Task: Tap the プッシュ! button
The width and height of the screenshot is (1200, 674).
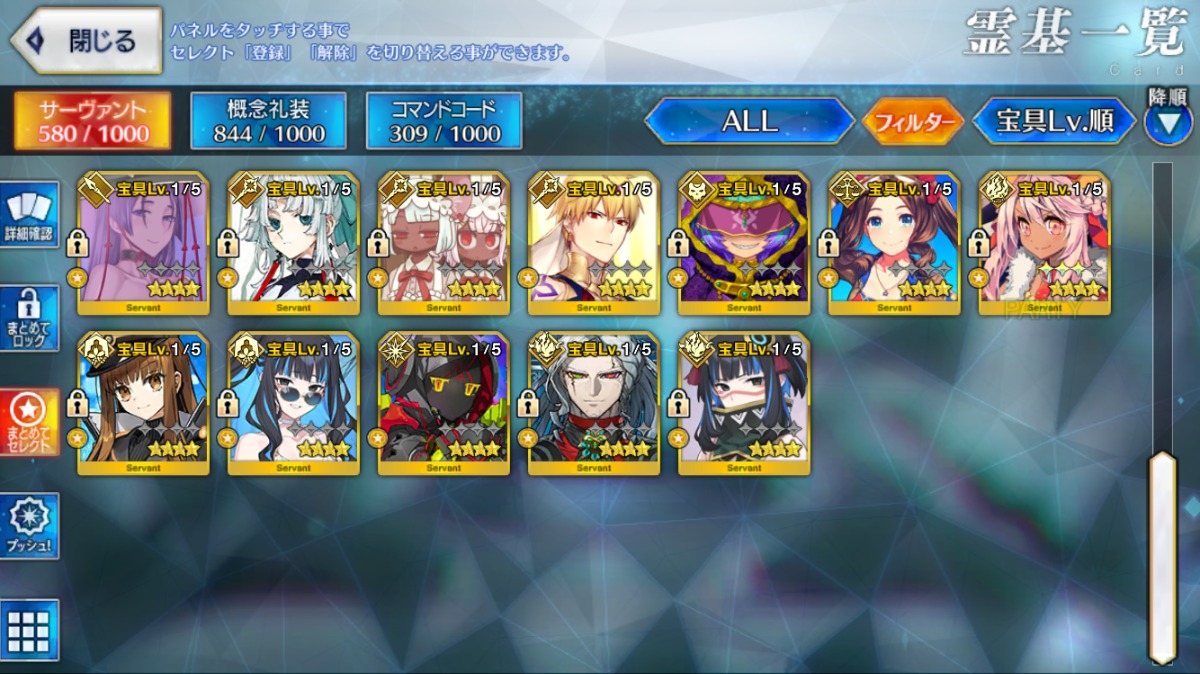Action: coord(29,526)
